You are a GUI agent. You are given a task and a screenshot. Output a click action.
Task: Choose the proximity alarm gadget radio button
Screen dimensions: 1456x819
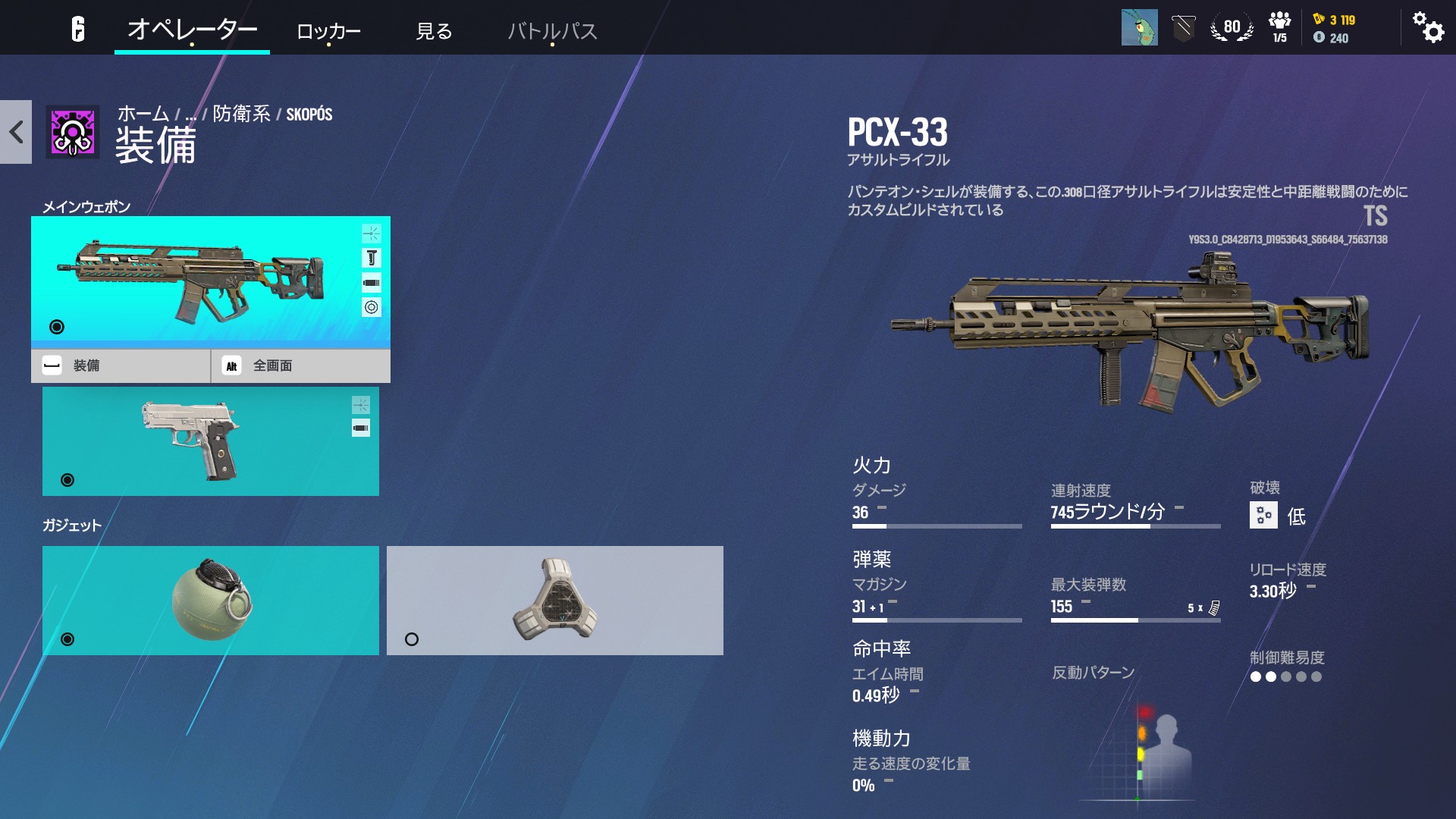click(x=412, y=639)
